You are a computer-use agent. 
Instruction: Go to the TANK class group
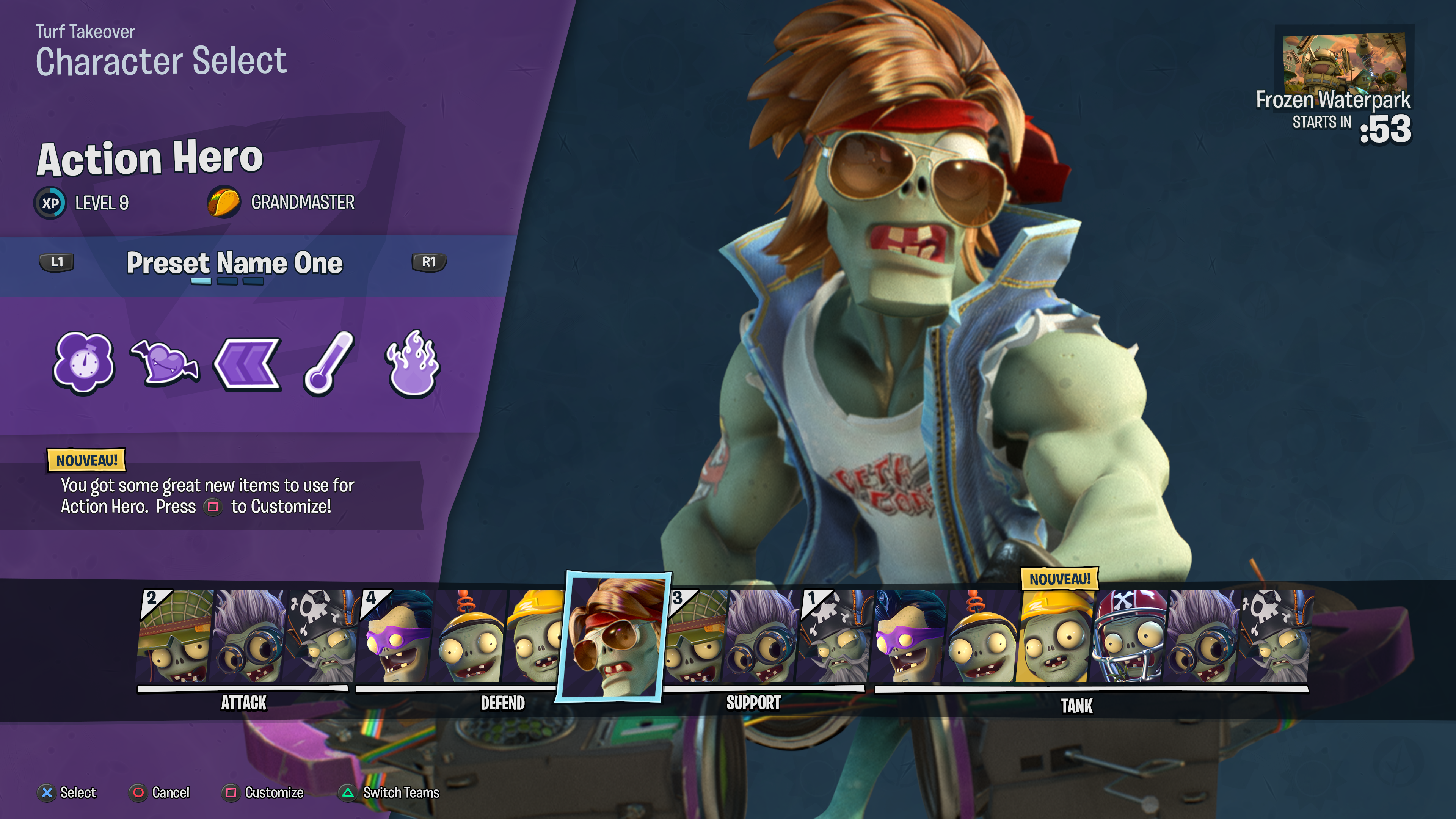pyautogui.click(x=1076, y=705)
